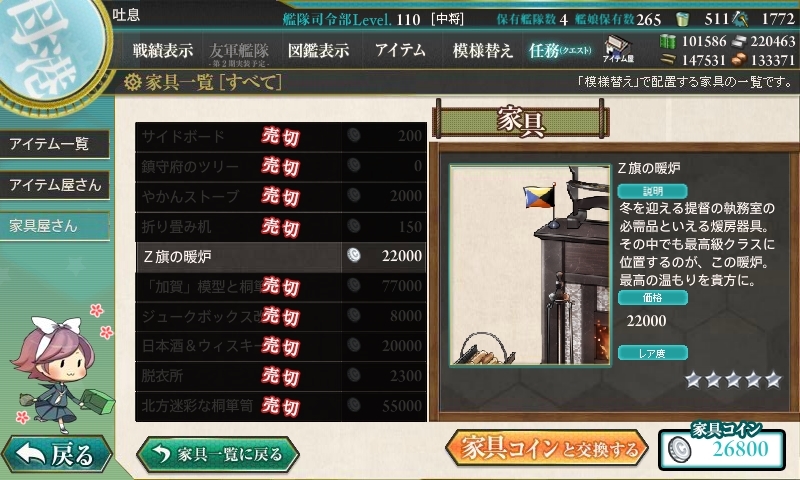Open the 図鑑表示 encyclopedia menu
The image size is (800, 480).
(318, 50)
